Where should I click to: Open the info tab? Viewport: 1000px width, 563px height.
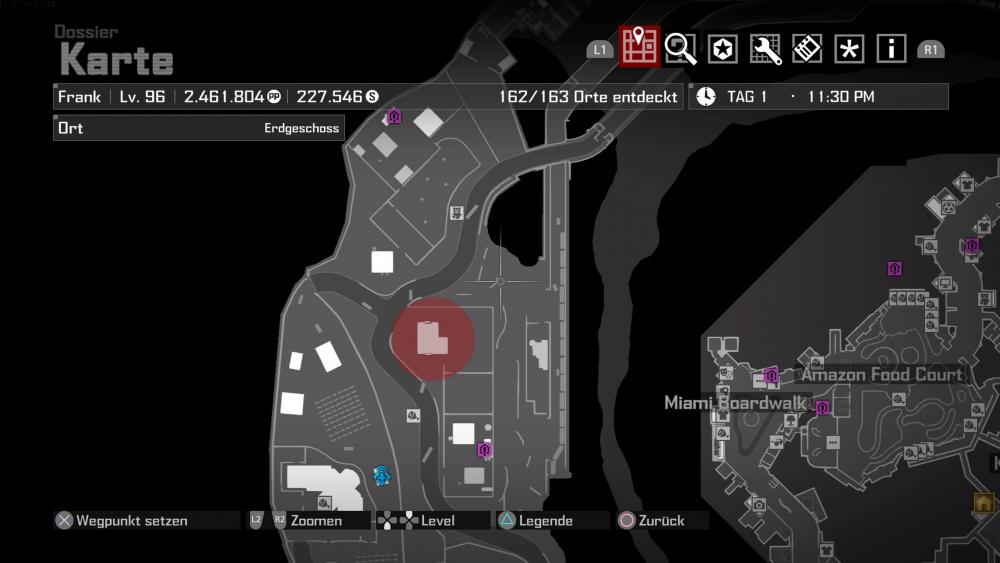click(x=891, y=48)
